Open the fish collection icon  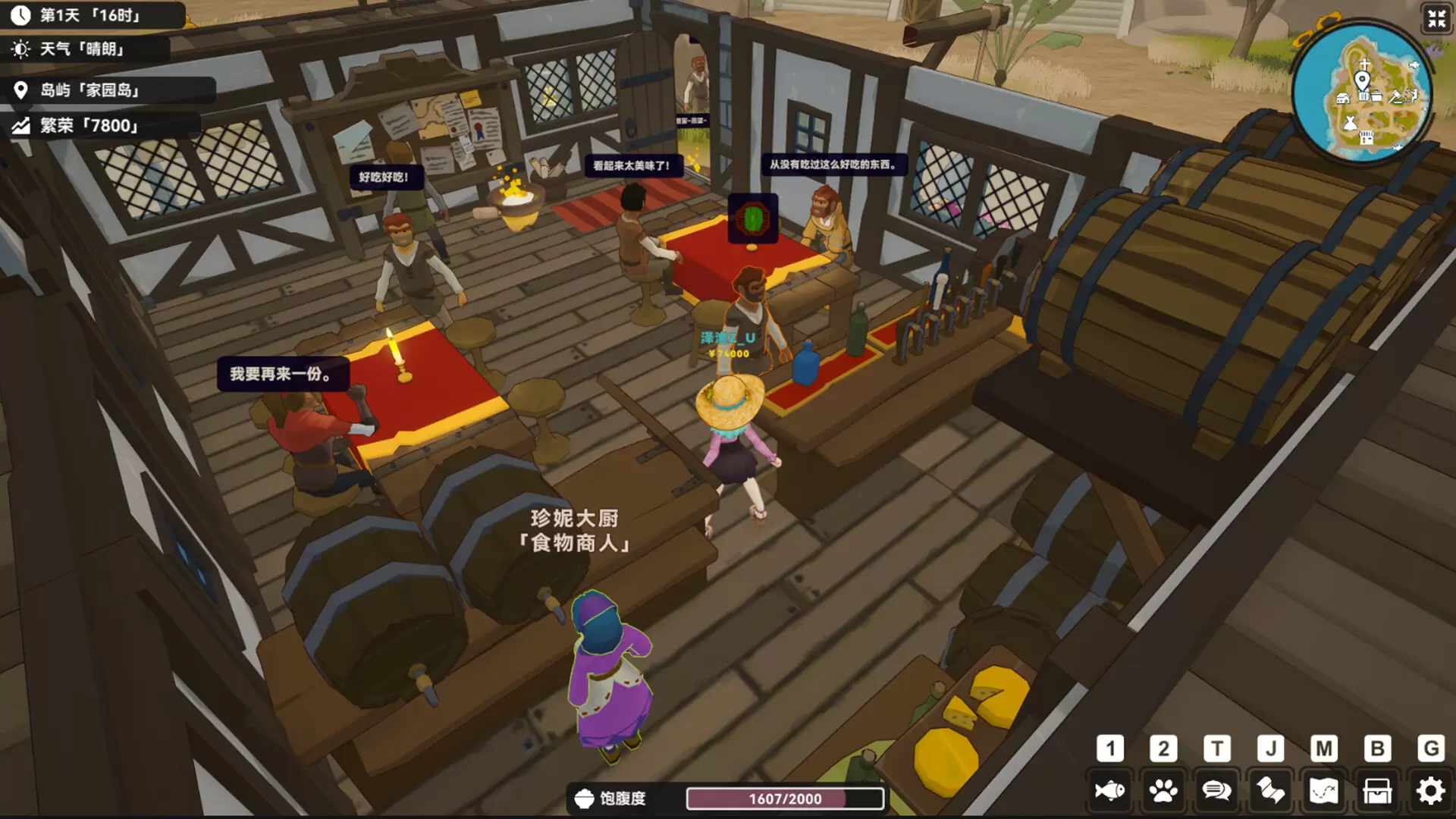tap(1109, 791)
